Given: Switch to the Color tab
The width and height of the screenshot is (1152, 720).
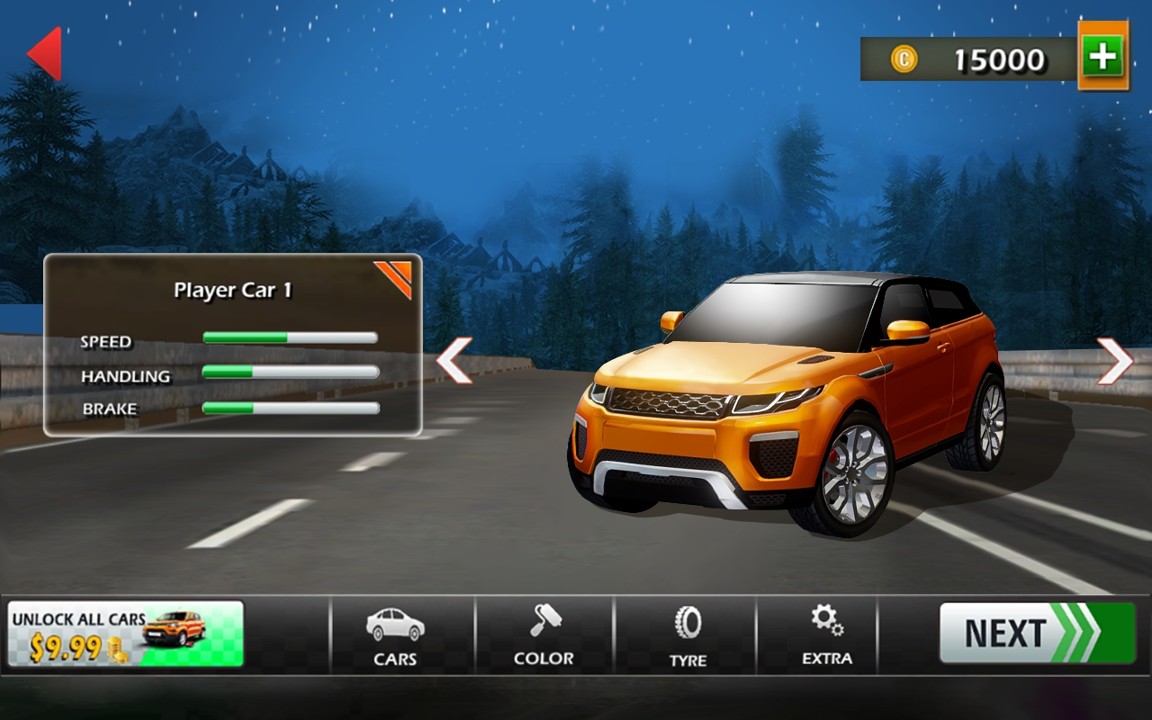Looking at the screenshot, I should 543,636.
